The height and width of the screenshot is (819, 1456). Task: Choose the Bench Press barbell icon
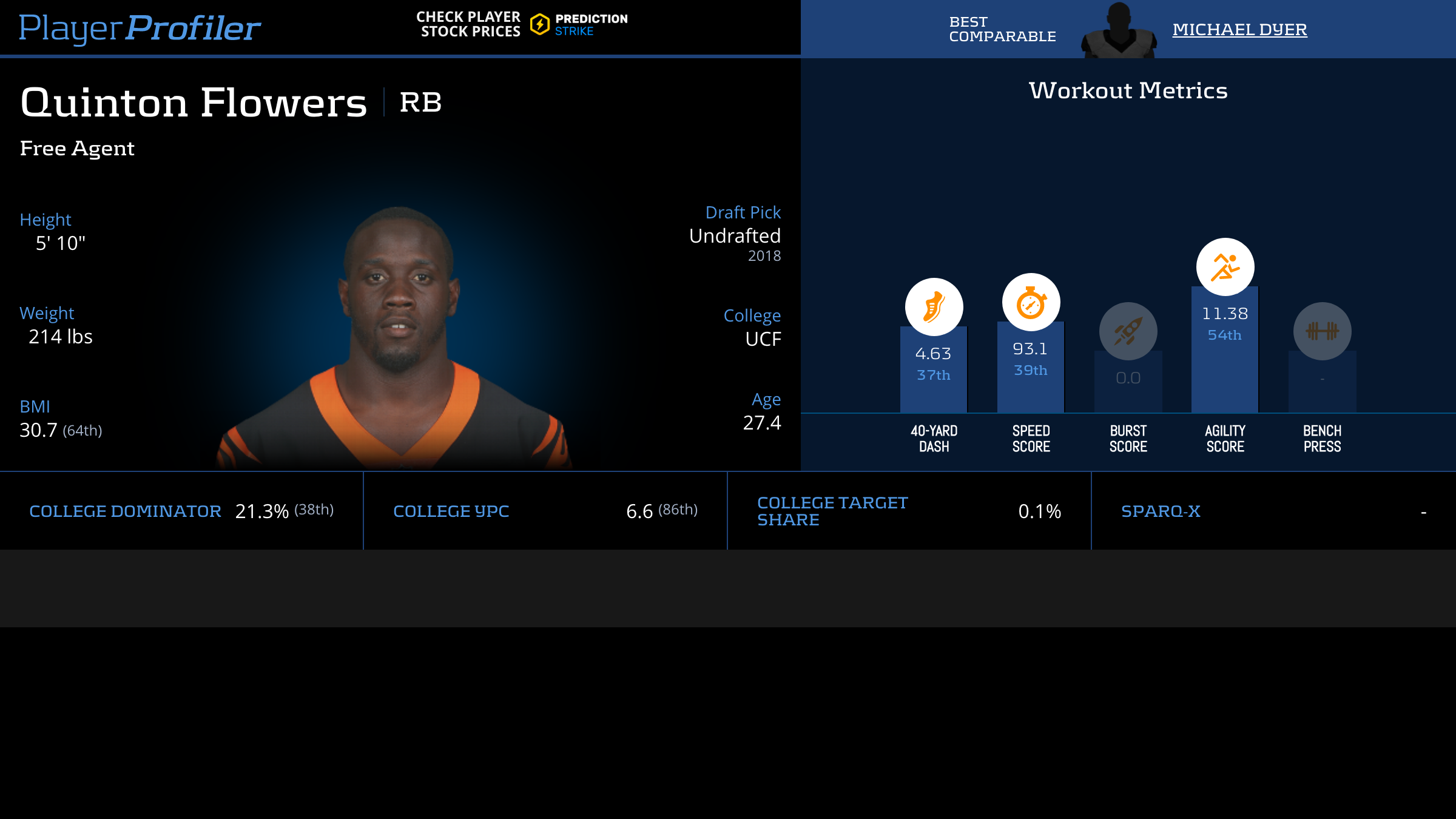tap(1322, 331)
